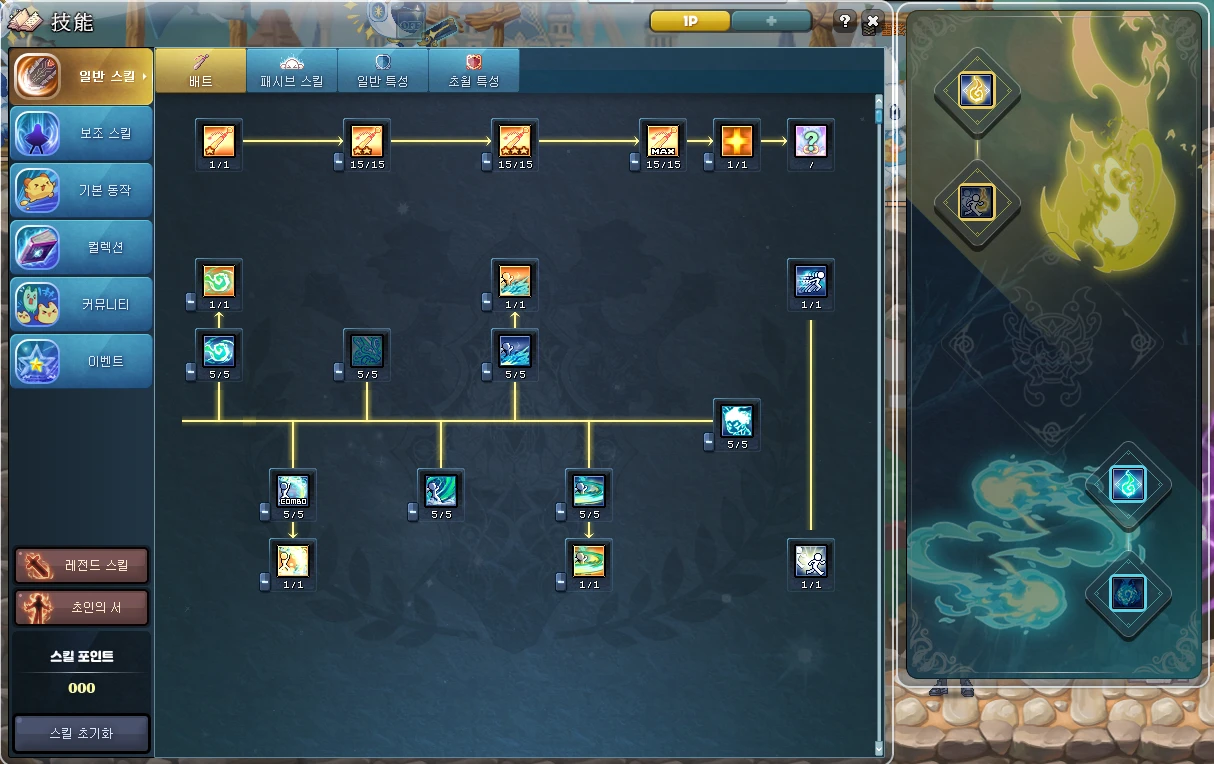The image size is (1214, 764).
Task: Choose the COMBO skill icon
Action: (x=293, y=490)
